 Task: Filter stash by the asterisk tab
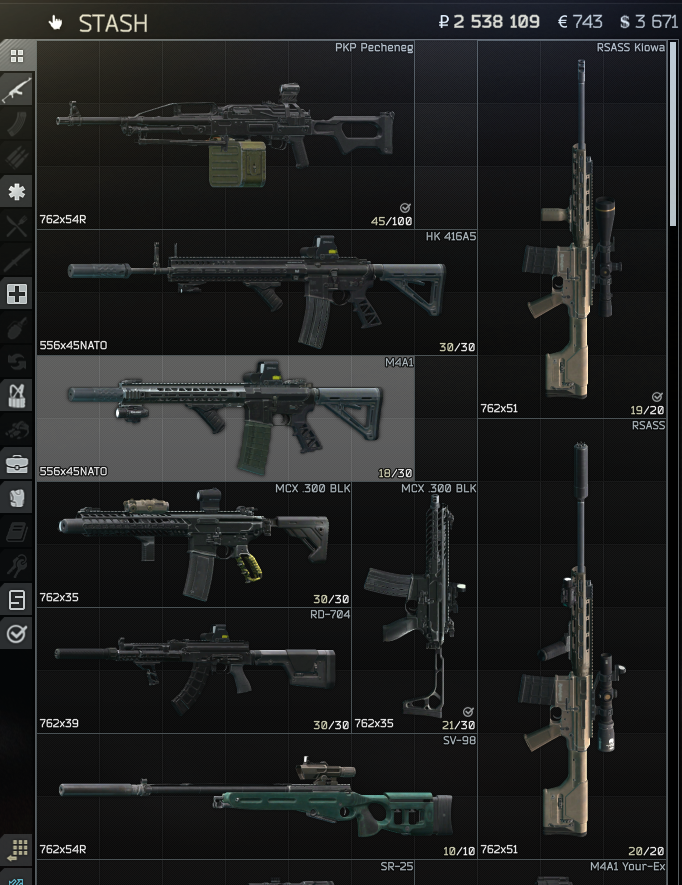(x=17, y=192)
